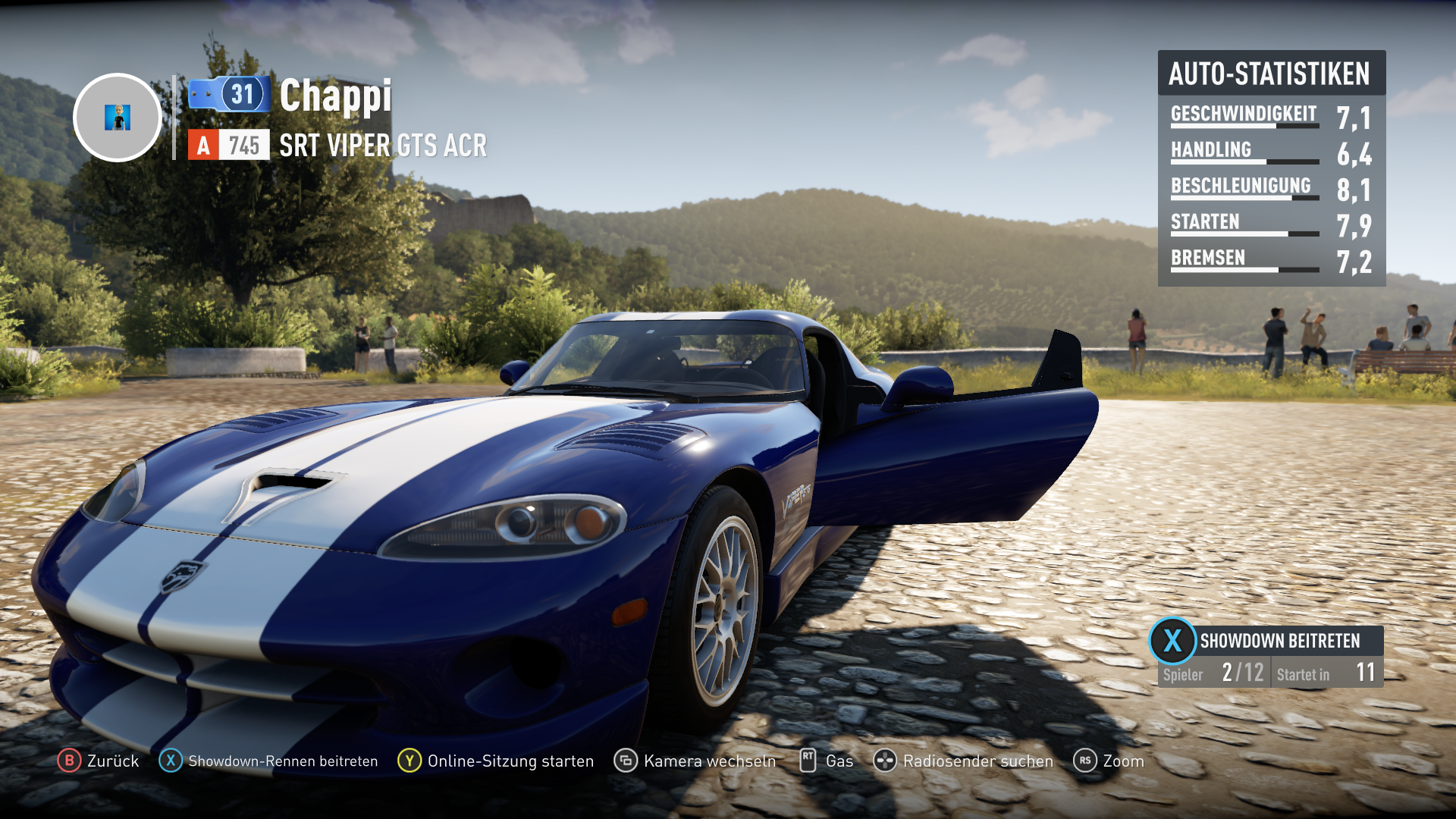This screenshot has width=1456, height=819.
Task: Toggle the Geschwindigkeit stat entry
Action: click(1244, 114)
